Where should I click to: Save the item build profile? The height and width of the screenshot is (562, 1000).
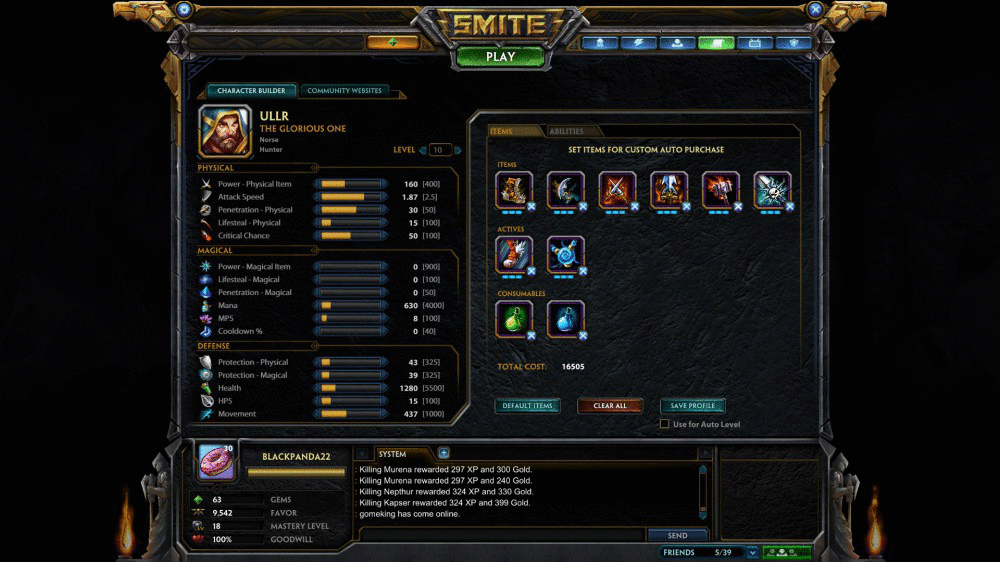pos(692,406)
